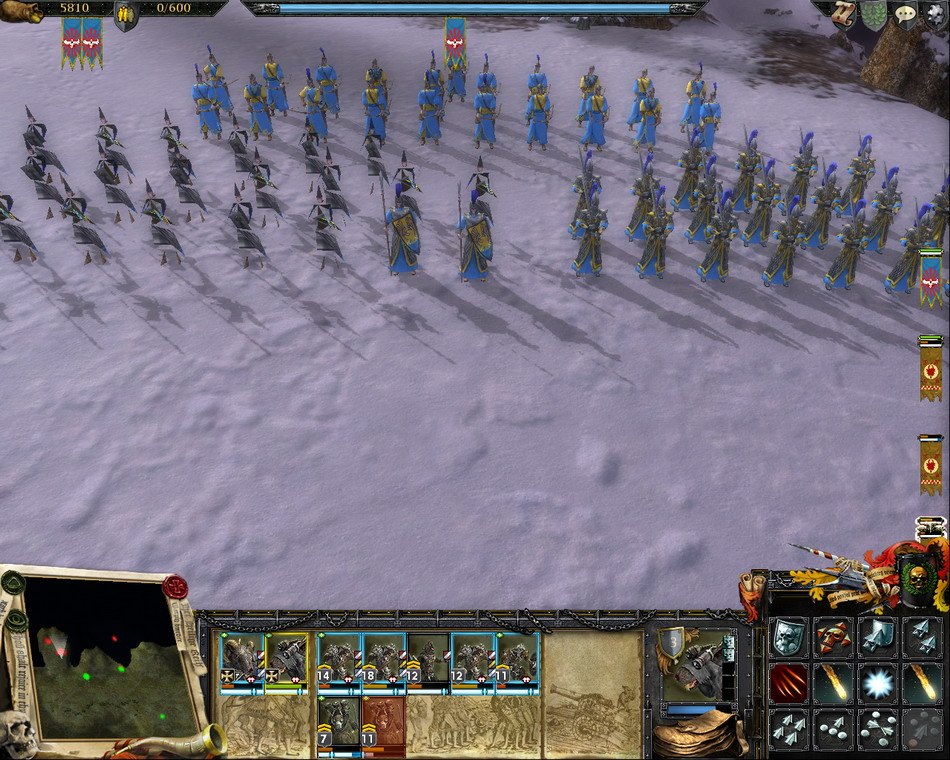Trigger the white starburst ability

pos(877,684)
